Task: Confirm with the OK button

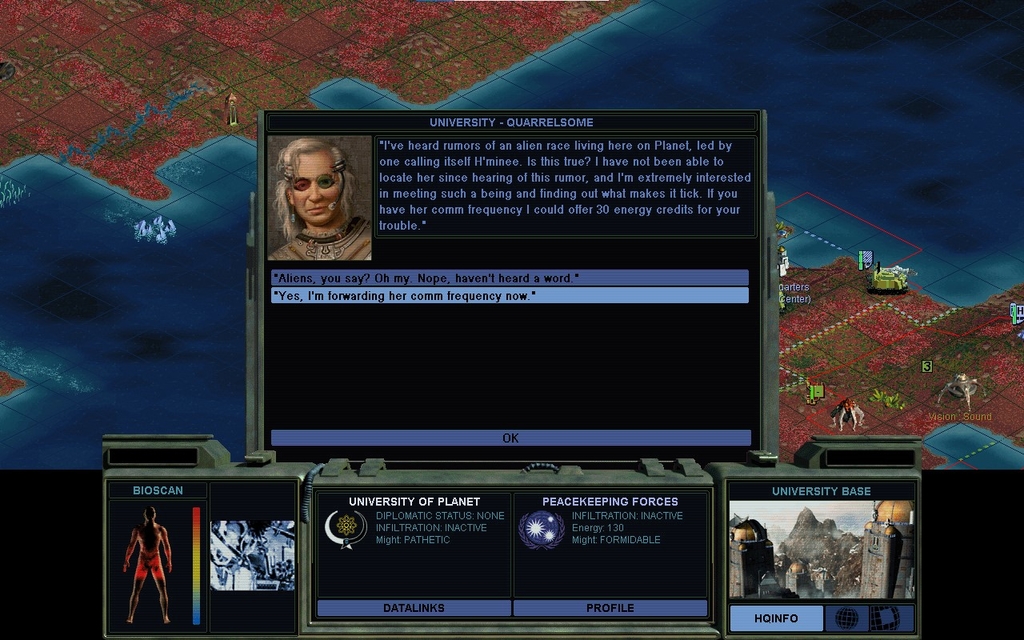Action: 510,438
